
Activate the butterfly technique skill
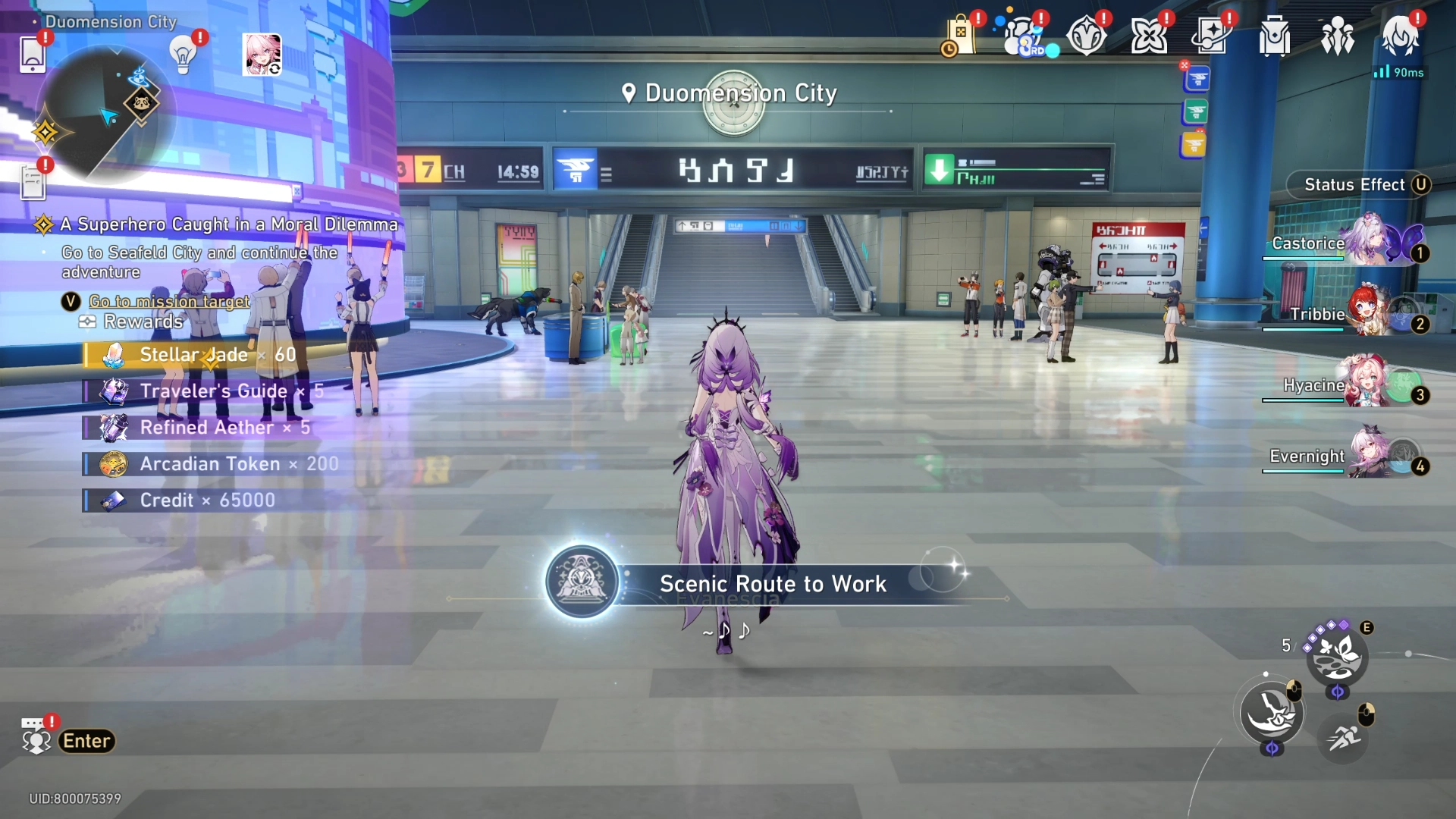click(1337, 654)
